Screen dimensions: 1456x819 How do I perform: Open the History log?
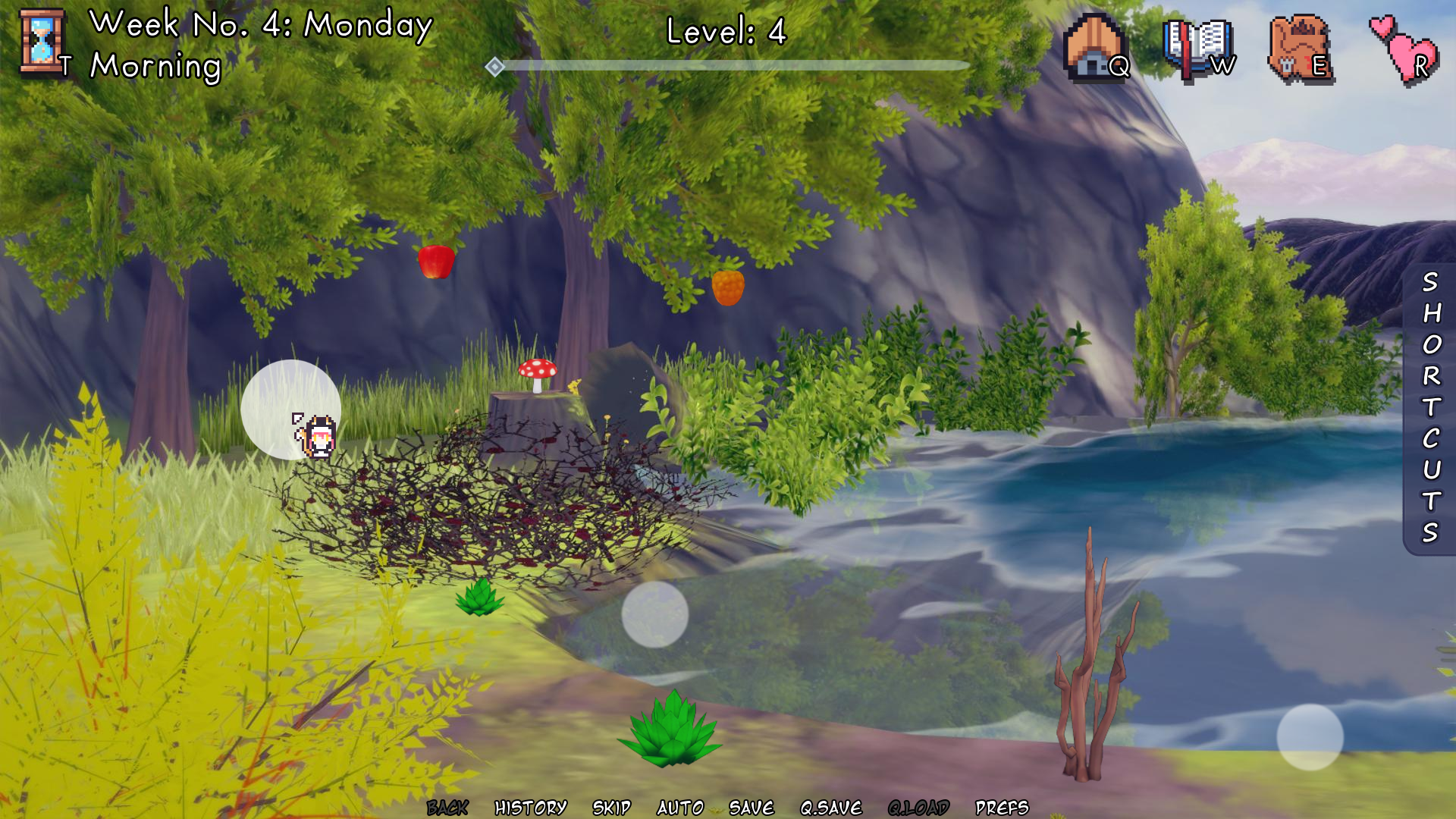(530, 808)
